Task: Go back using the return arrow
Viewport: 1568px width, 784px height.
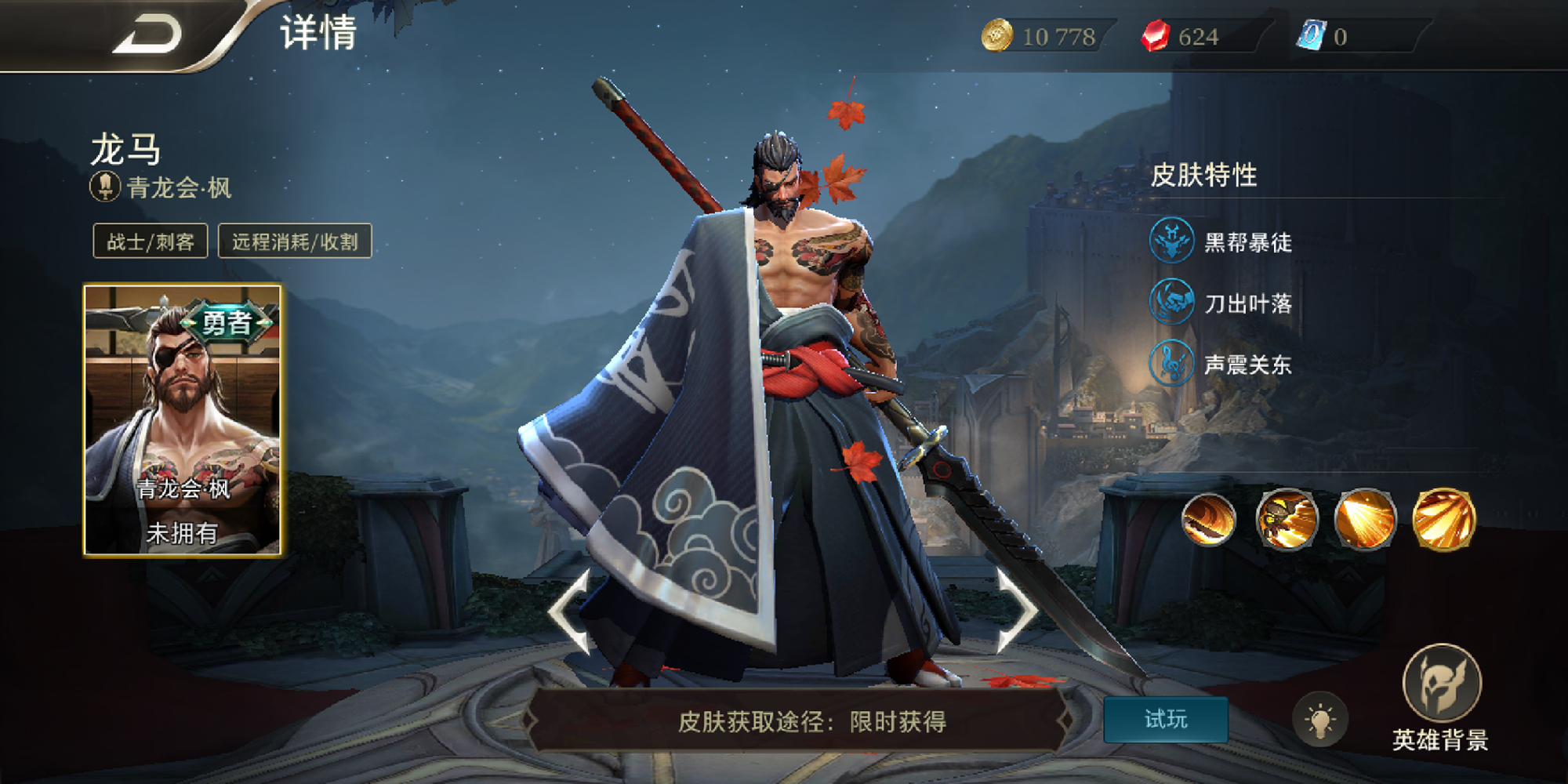Action: pos(147,35)
